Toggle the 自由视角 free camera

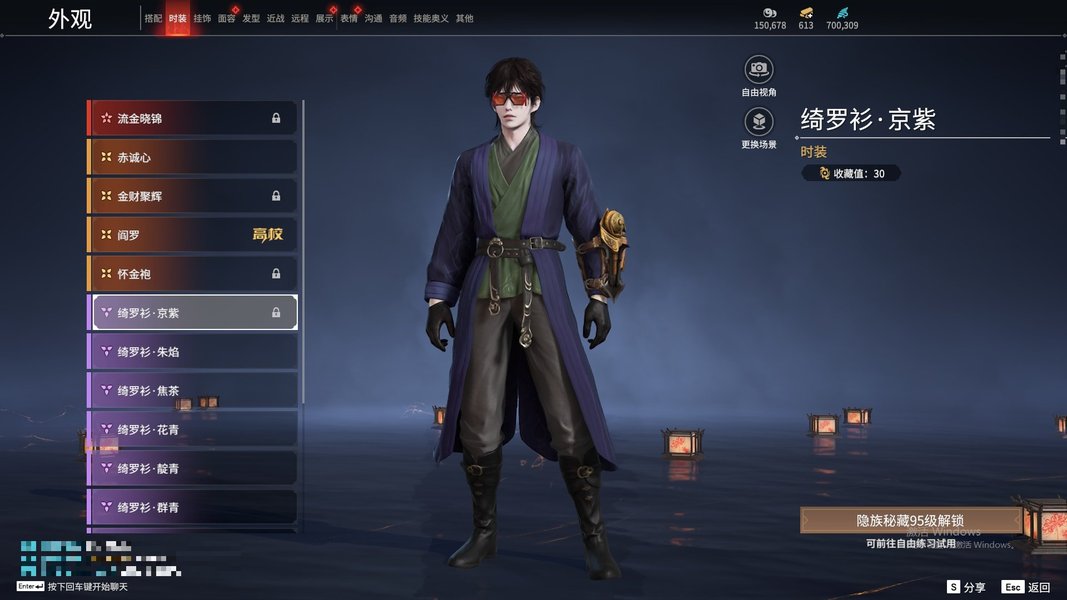click(759, 69)
